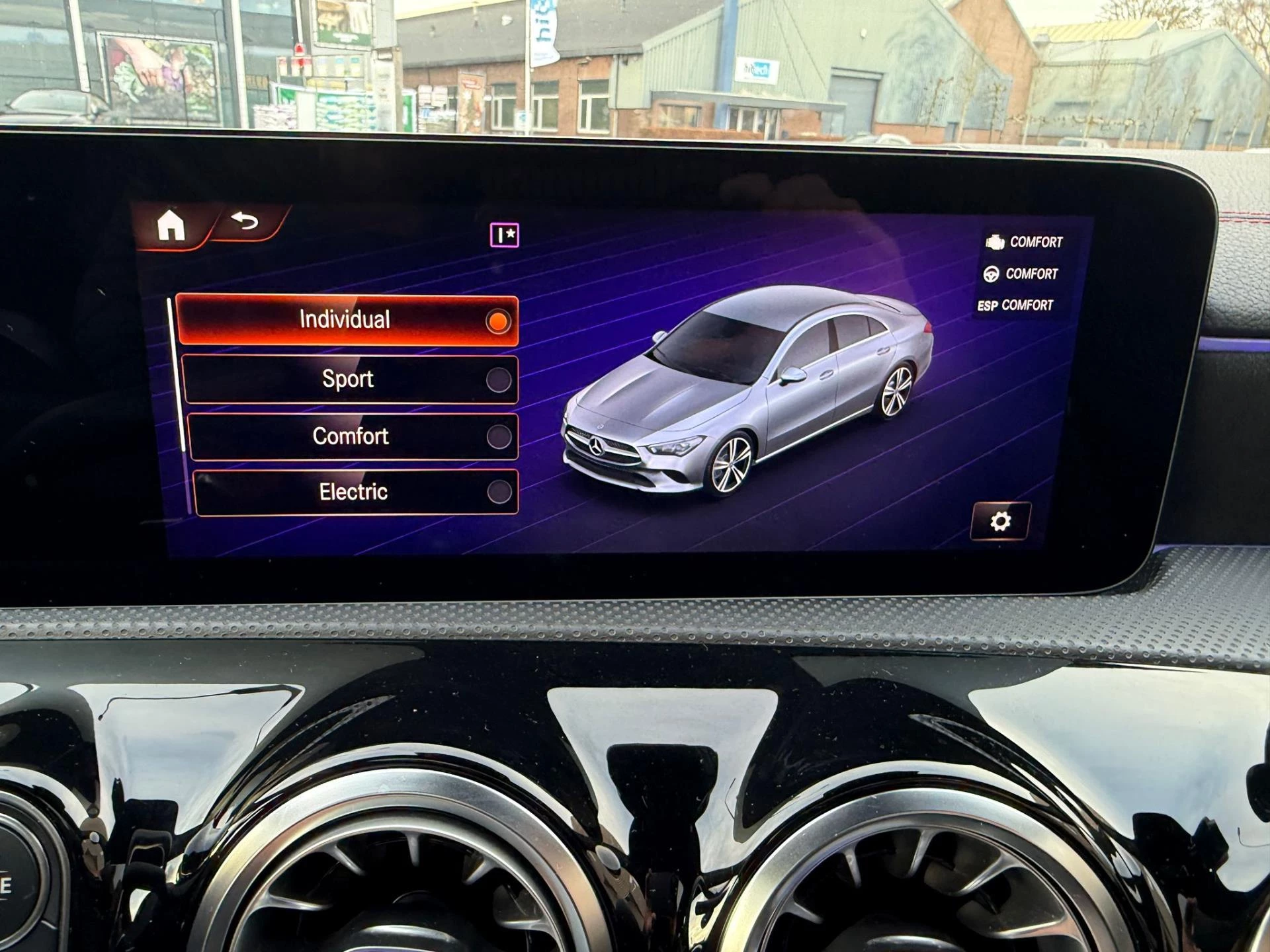Tap the Electric mode list item

tap(353, 492)
